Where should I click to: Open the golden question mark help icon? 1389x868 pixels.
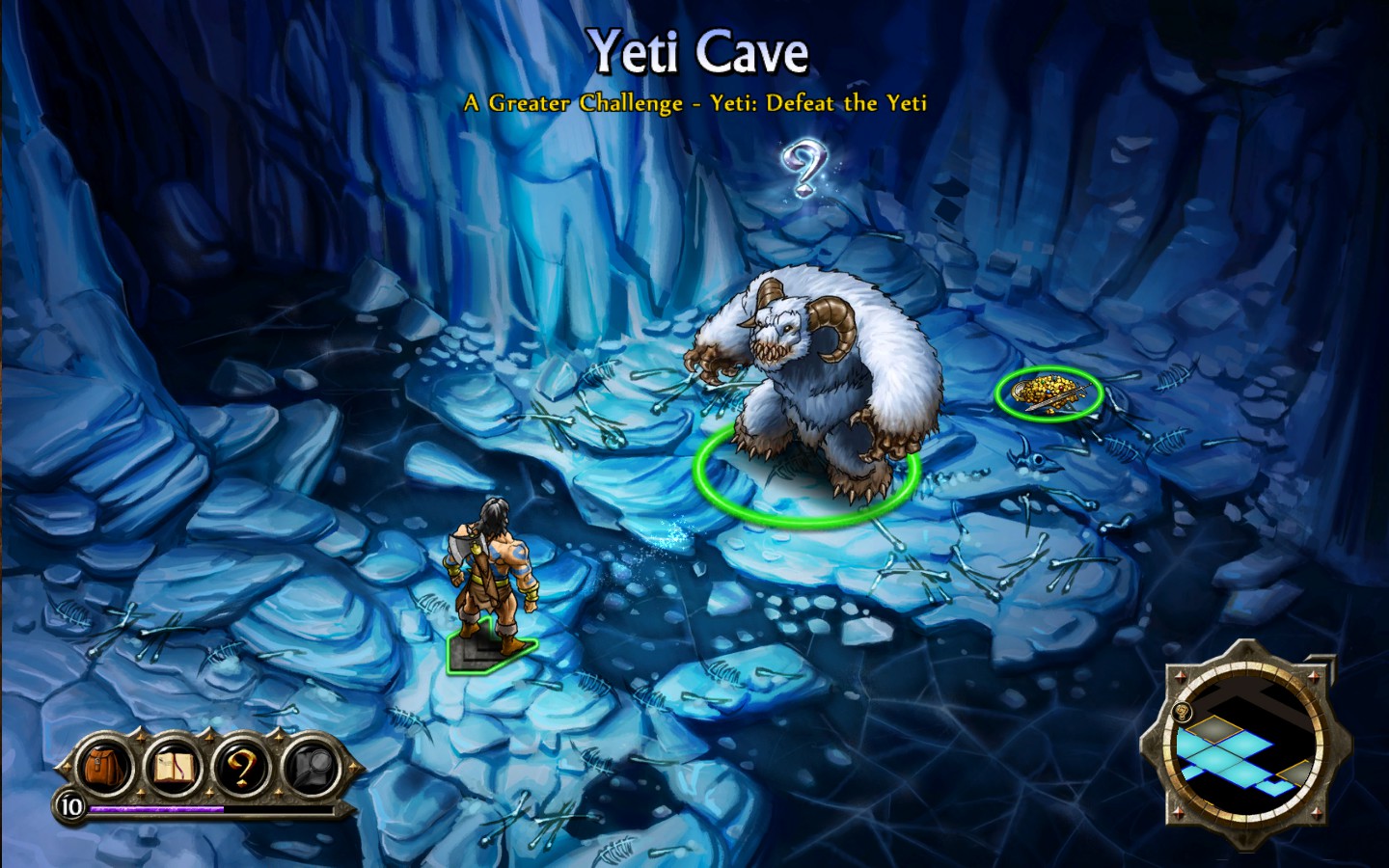[x=243, y=767]
